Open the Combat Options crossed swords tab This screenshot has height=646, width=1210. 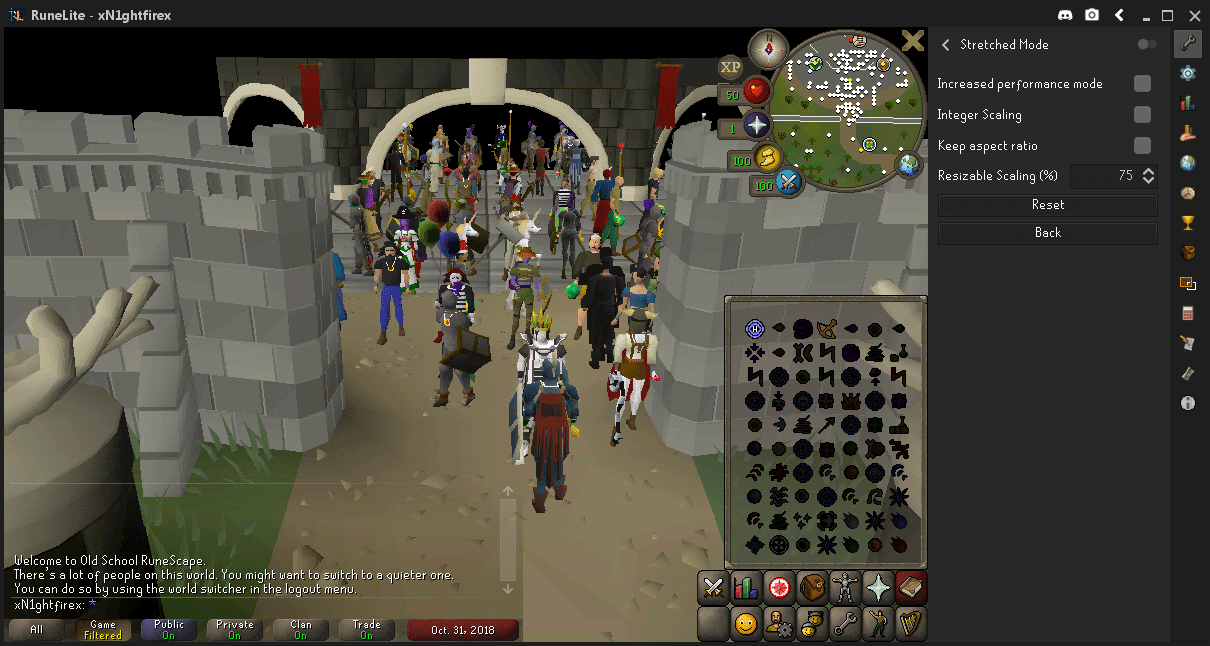coord(713,588)
